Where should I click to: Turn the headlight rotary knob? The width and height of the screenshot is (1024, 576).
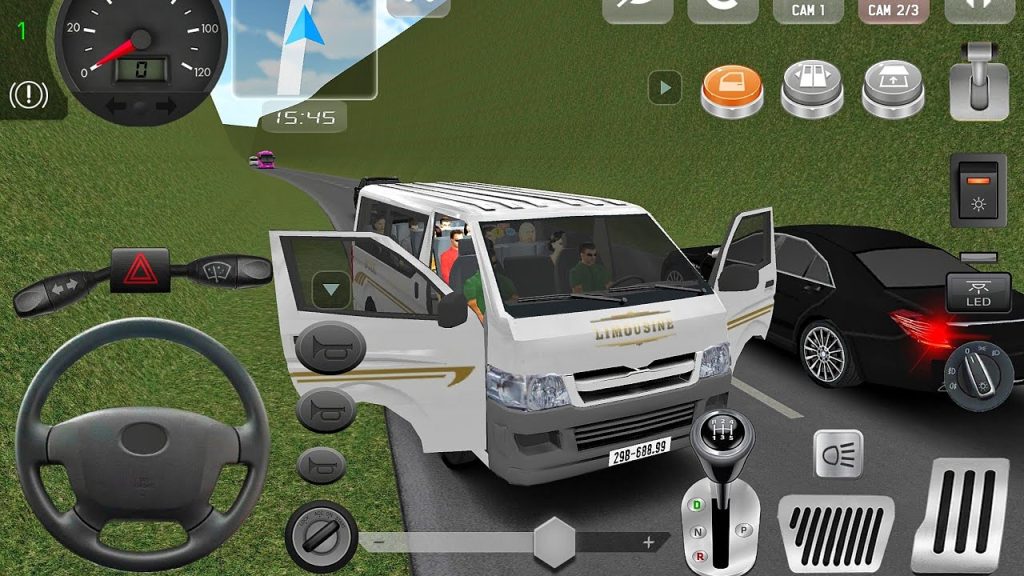[x=979, y=375]
